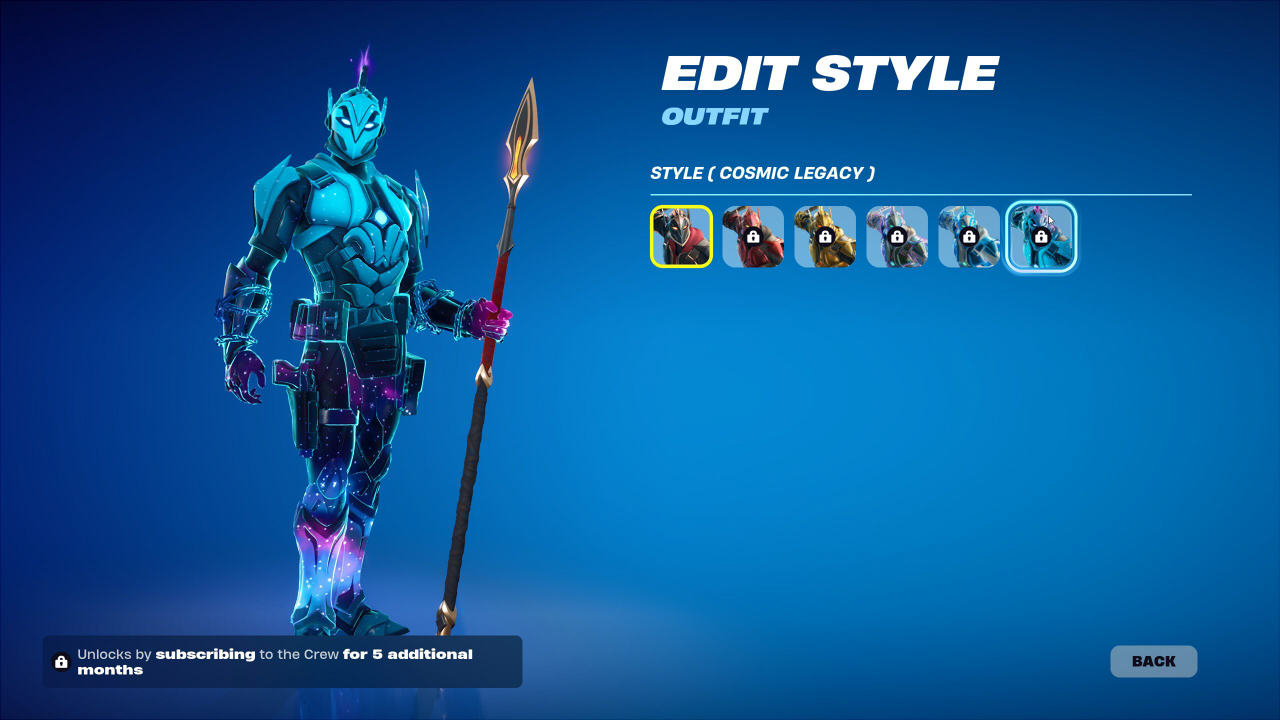This screenshot has height=720, width=1280.
Task: Click the Back button
Action: [1153, 661]
